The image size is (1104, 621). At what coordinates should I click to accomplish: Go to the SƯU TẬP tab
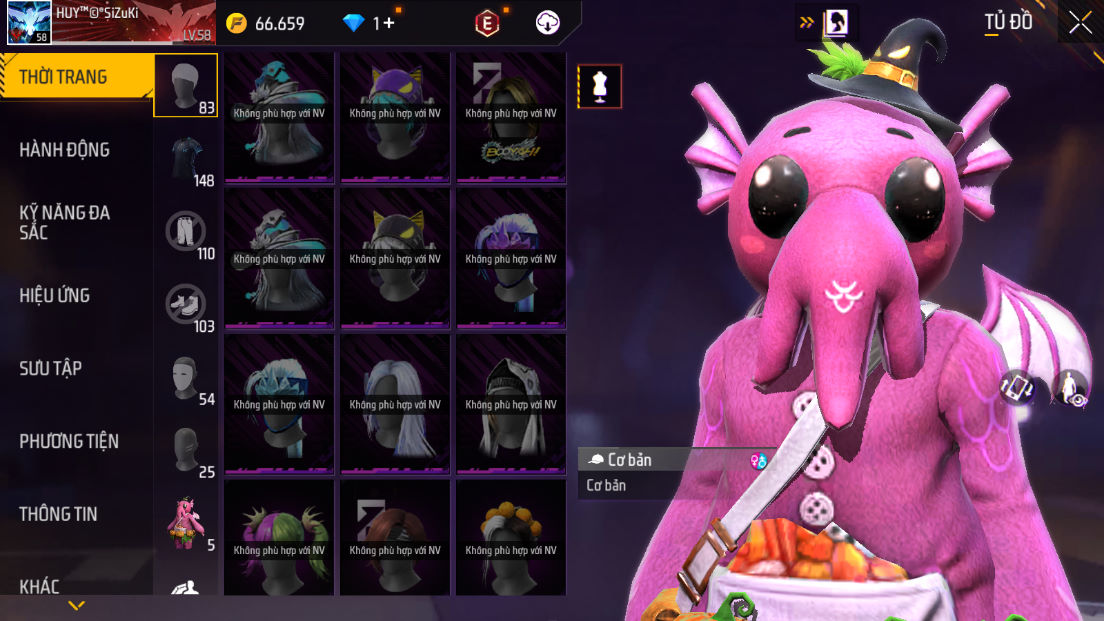click(50, 368)
